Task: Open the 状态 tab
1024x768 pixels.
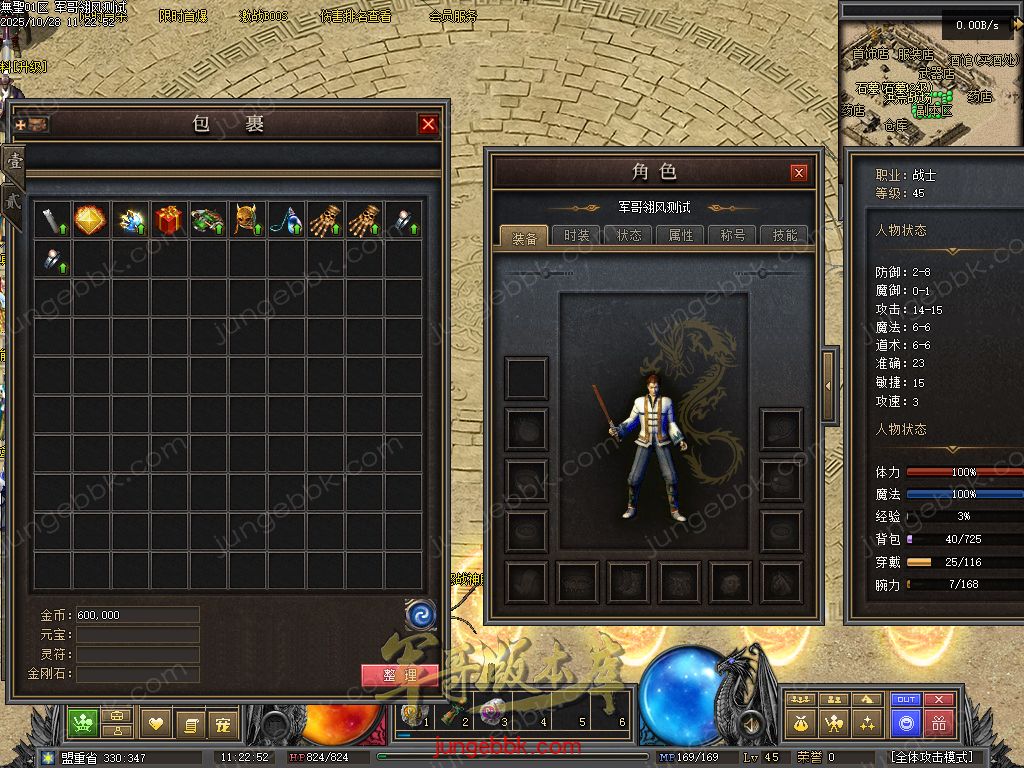Action: point(629,236)
